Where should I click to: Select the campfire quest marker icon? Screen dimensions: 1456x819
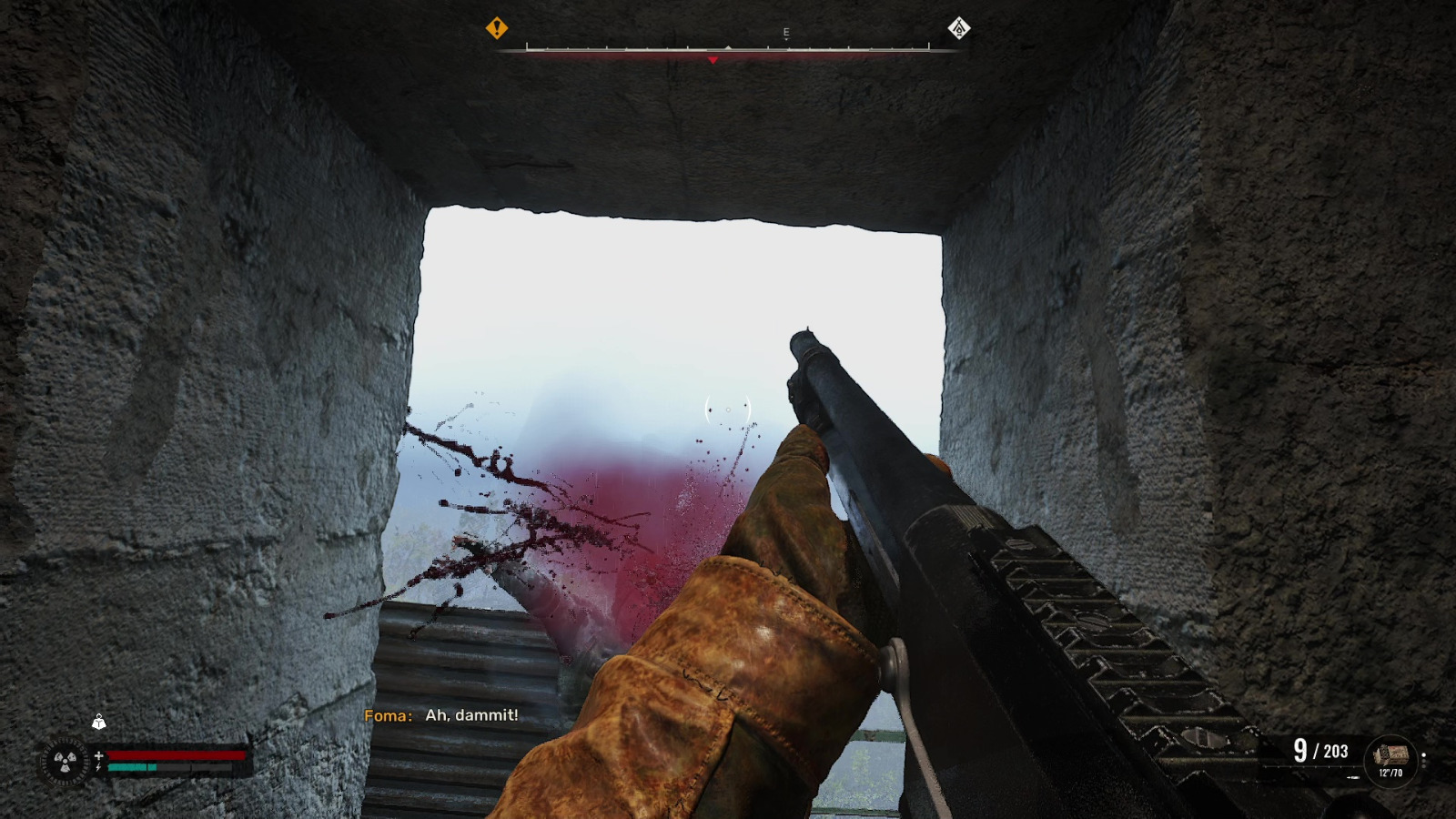(x=958, y=29)
